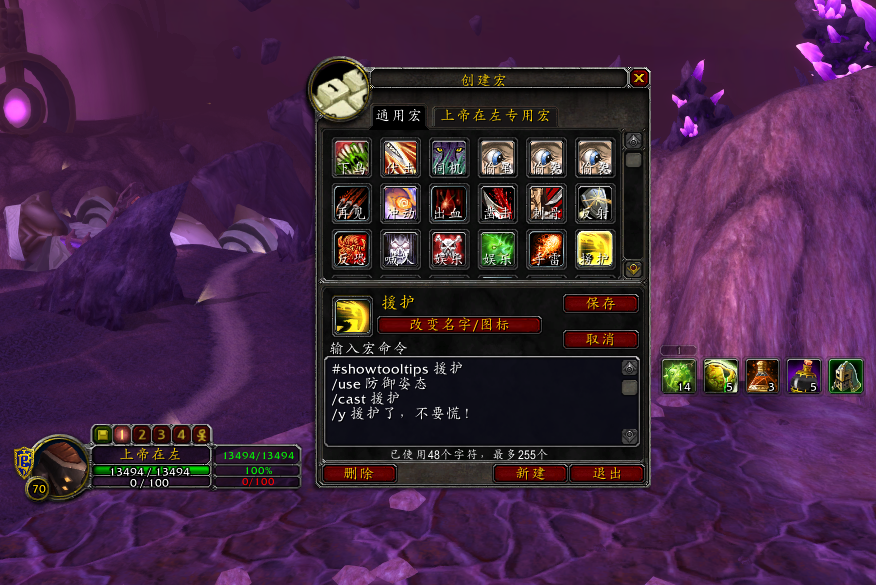This screenshot has height=585, width=876.
Task: Select the highlighted 援护 macro in the grid
Action: point(595,250)
